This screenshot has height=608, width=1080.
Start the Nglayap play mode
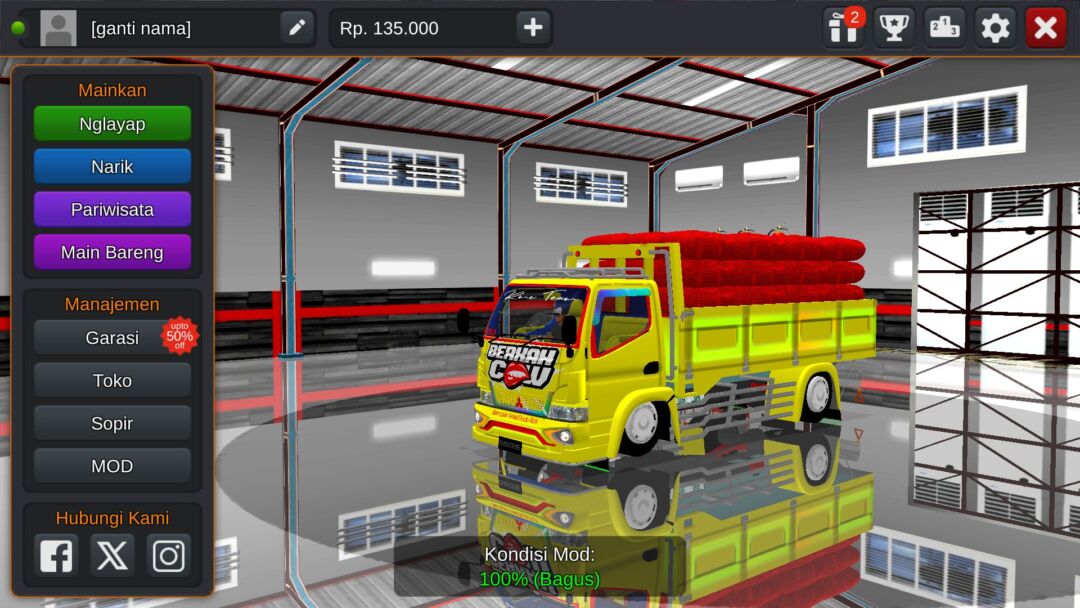pyautogui.click(x=112, y=124)
